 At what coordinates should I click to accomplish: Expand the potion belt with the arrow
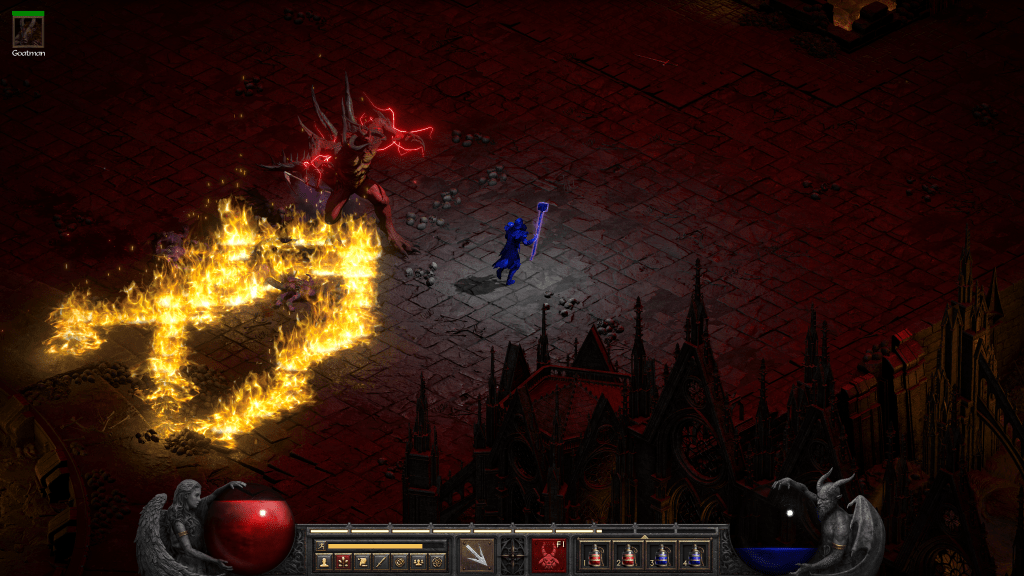[644, 537]
